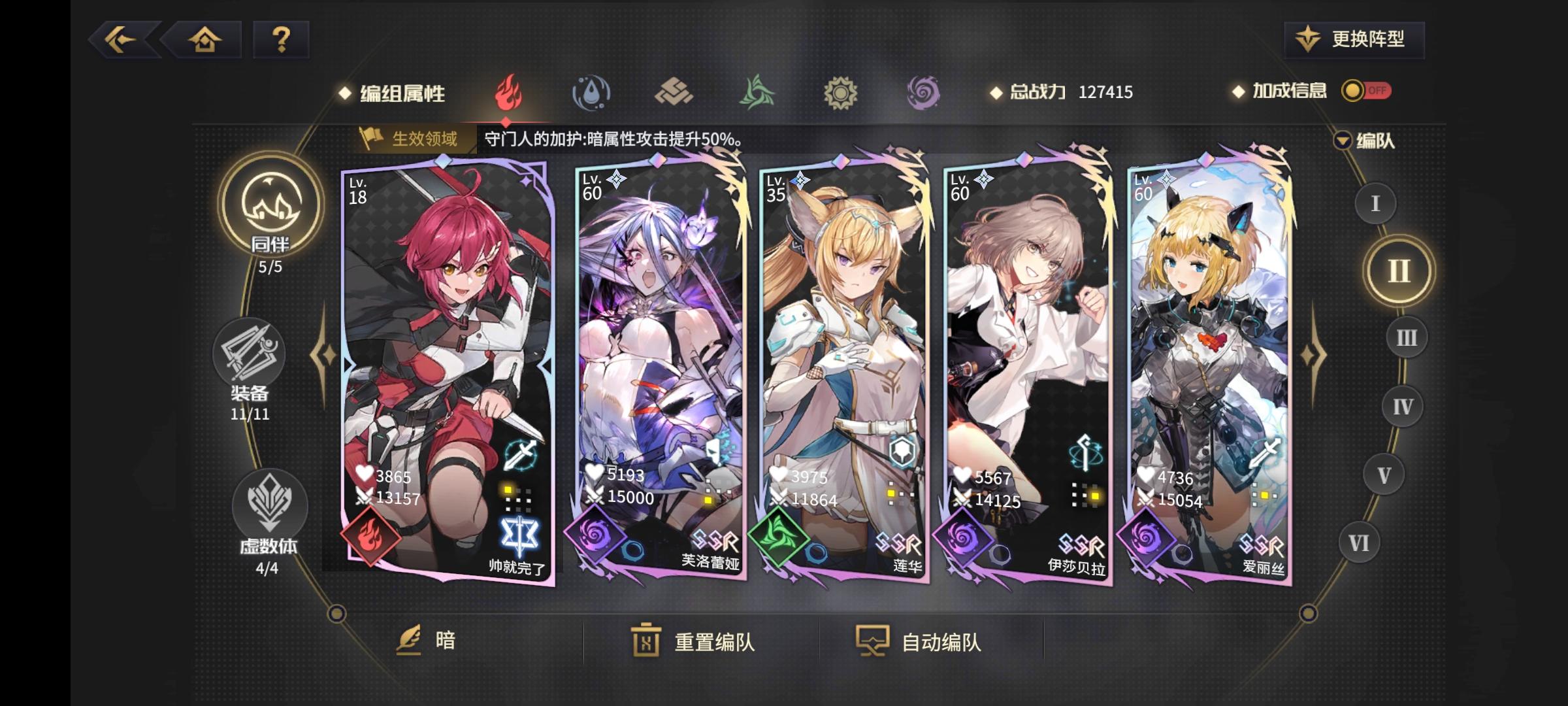Switch to the 编组属性 tab
1568x706 pixels.
point(400,93)
